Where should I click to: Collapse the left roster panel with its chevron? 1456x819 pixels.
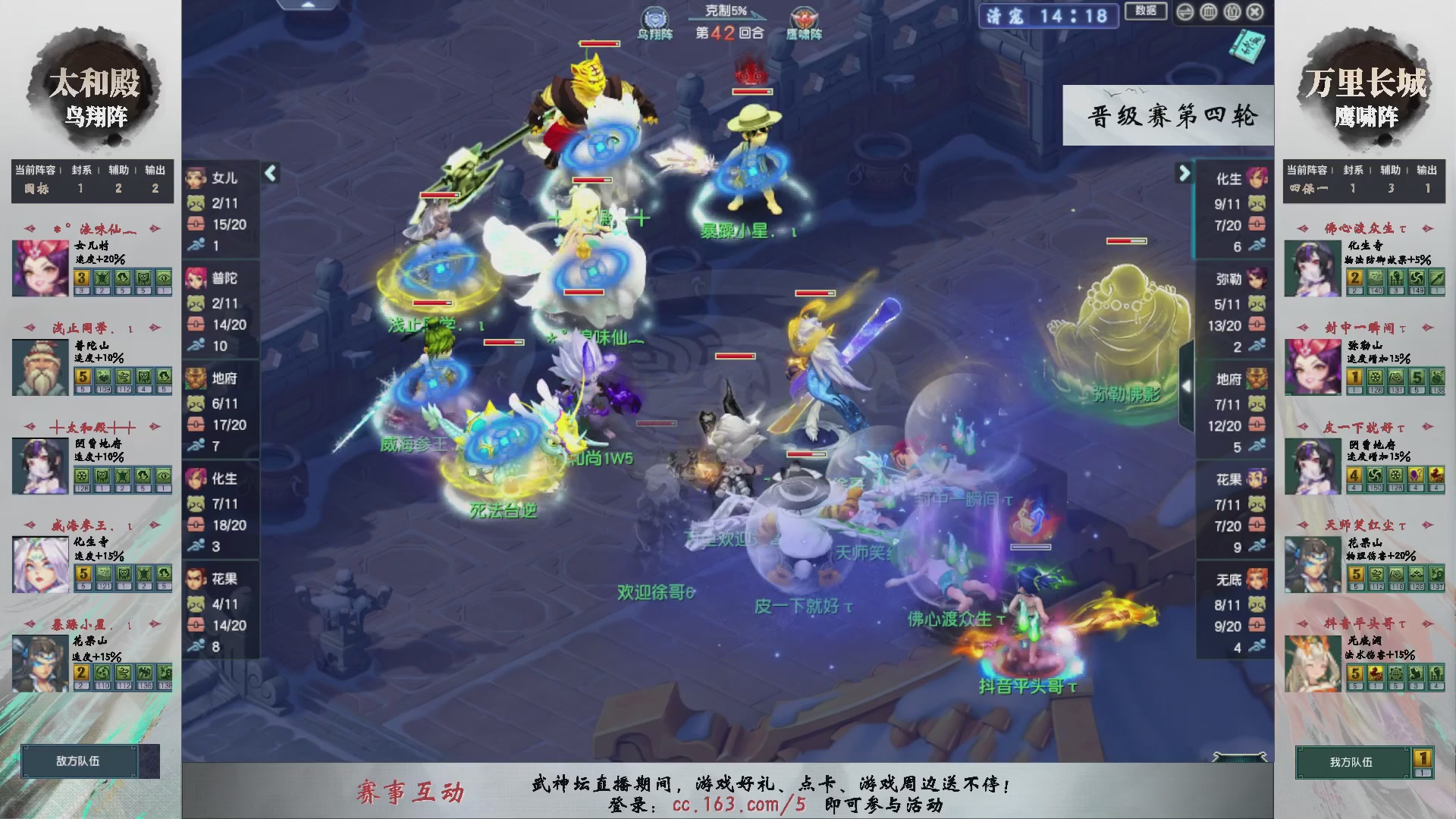click(269, 173)
